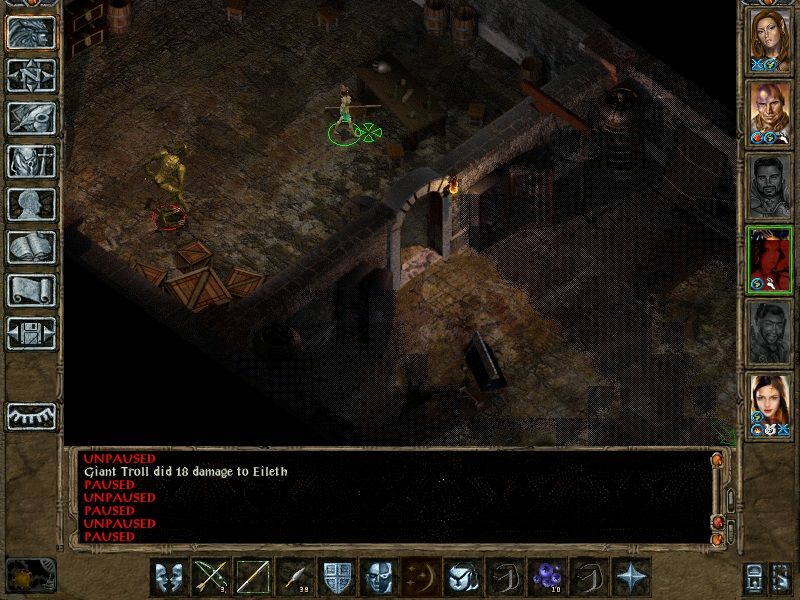Toggle pause with the clock button

[x=30, y=575]
